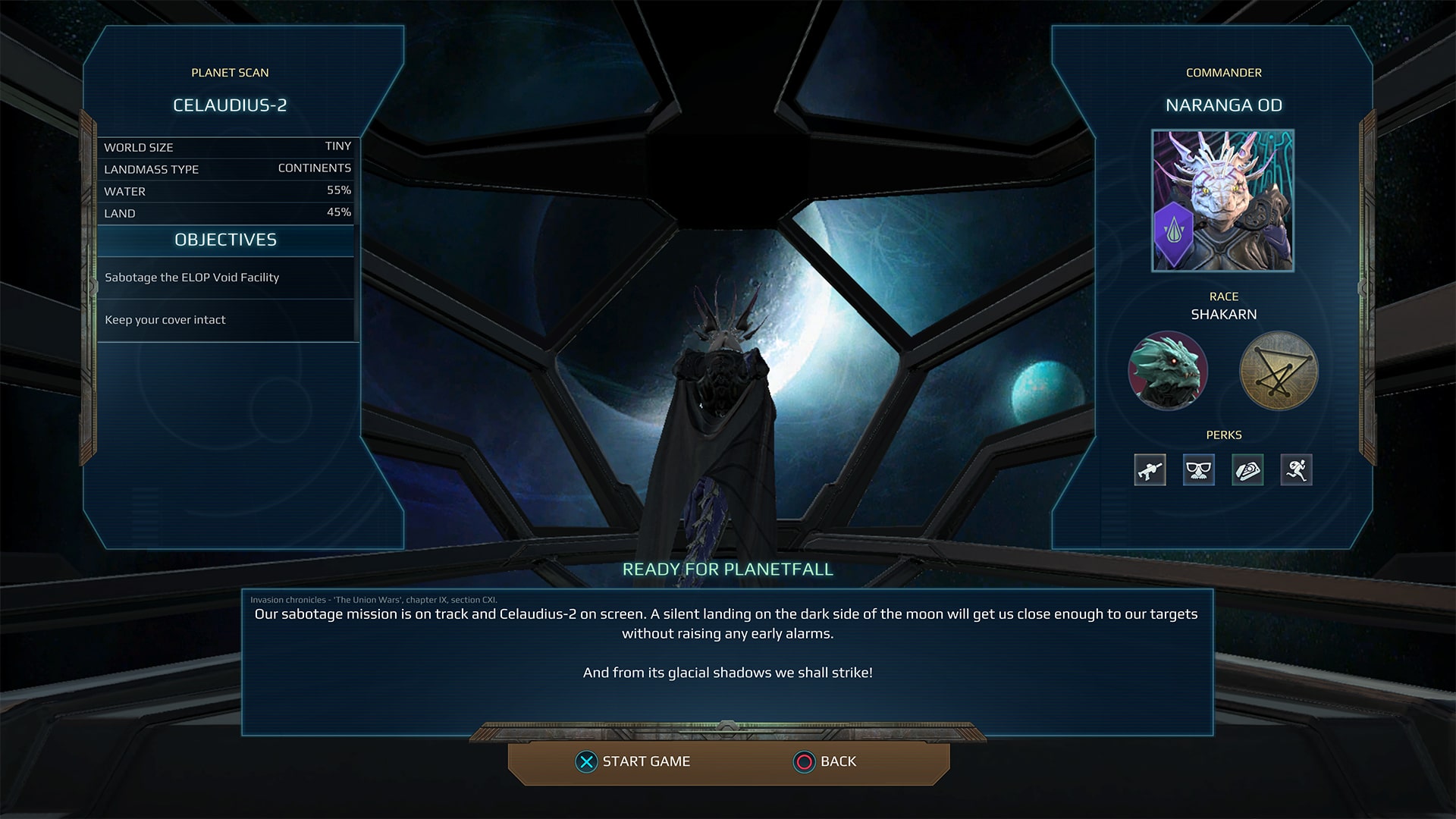Select the objective Keep your cover intact
1456x819 pixels.
click(165, 320)
